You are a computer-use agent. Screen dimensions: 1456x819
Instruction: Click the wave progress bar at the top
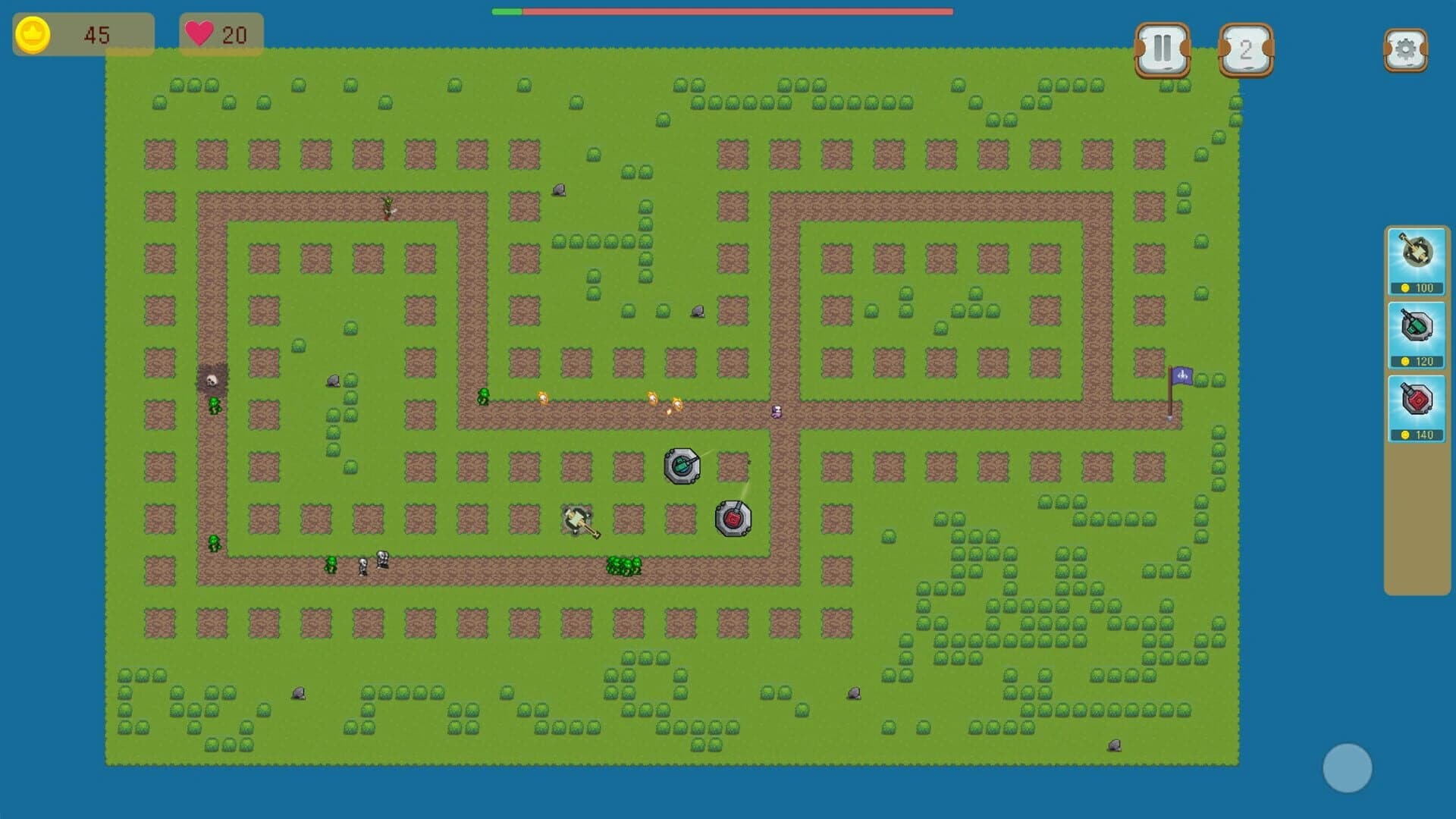[x=720, y=11]
